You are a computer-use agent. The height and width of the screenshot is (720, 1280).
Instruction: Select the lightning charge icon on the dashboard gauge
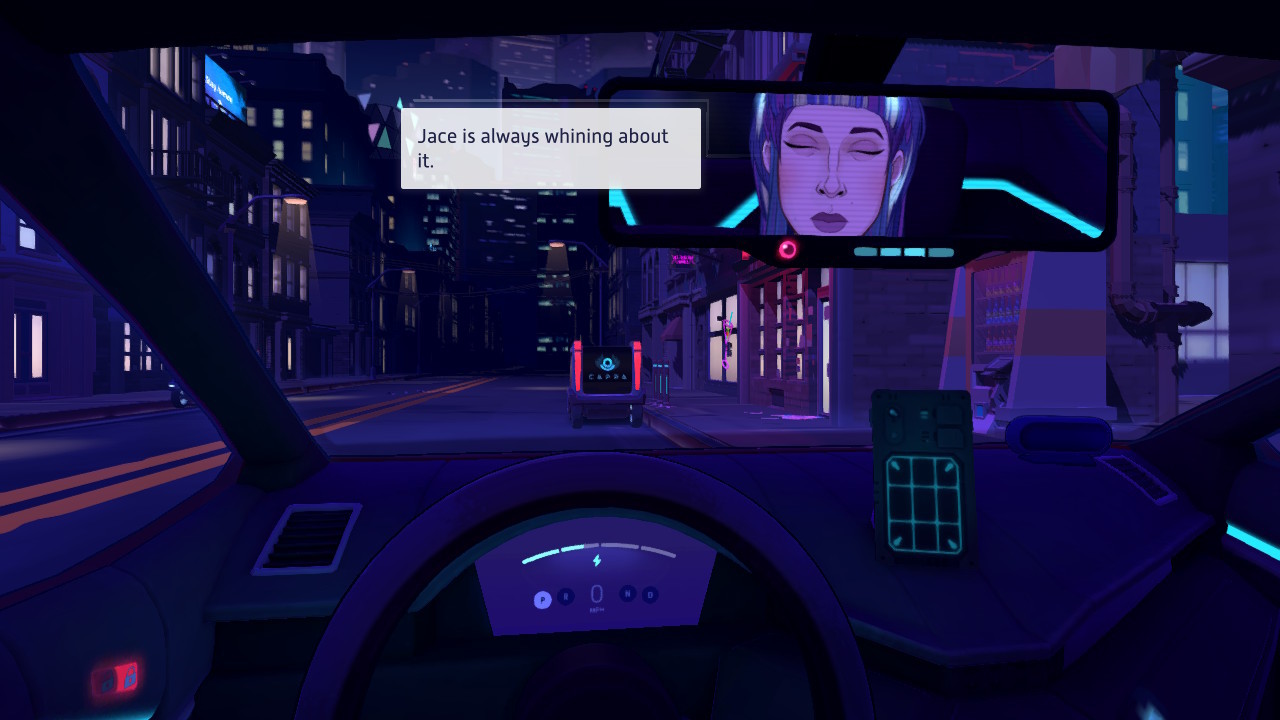[x=597, y=561]
